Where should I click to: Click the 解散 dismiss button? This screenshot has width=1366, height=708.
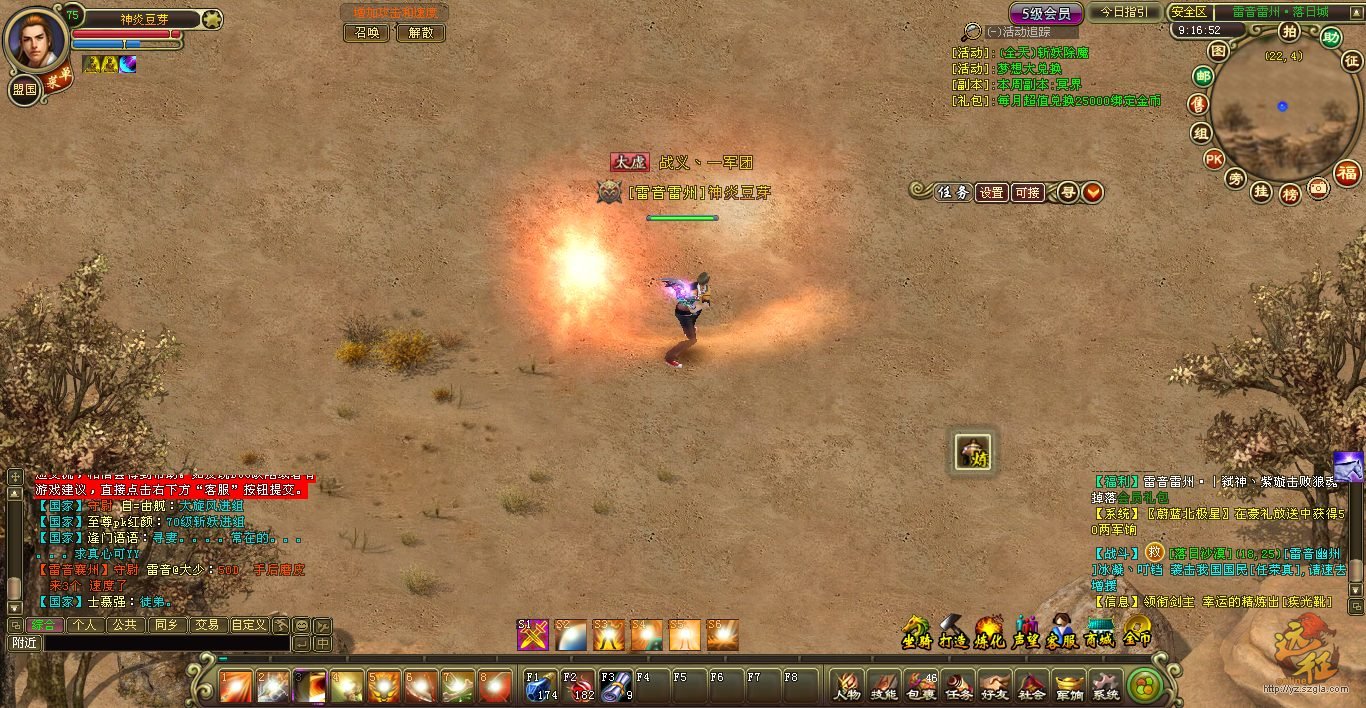coord(420,33)
